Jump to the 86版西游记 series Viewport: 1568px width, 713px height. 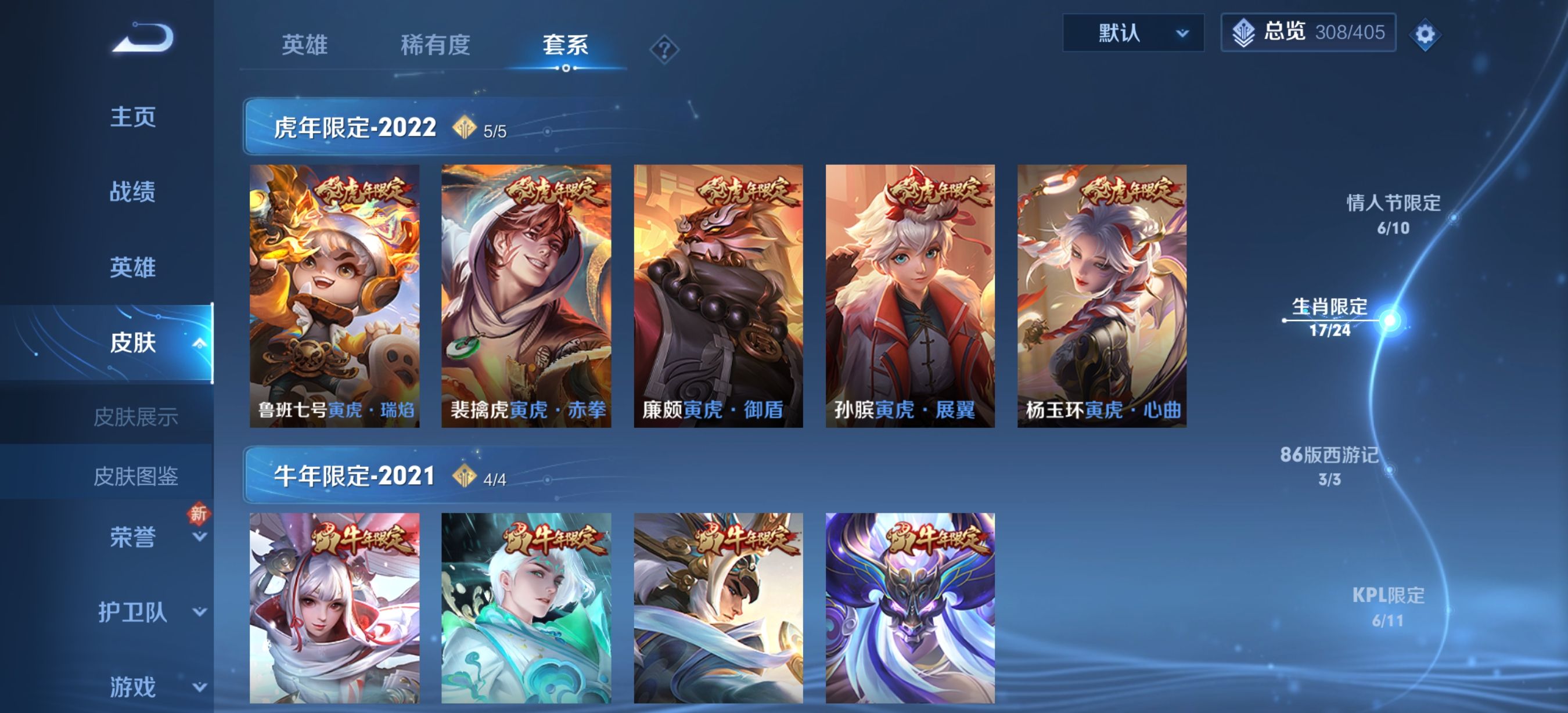(1329, 466)
